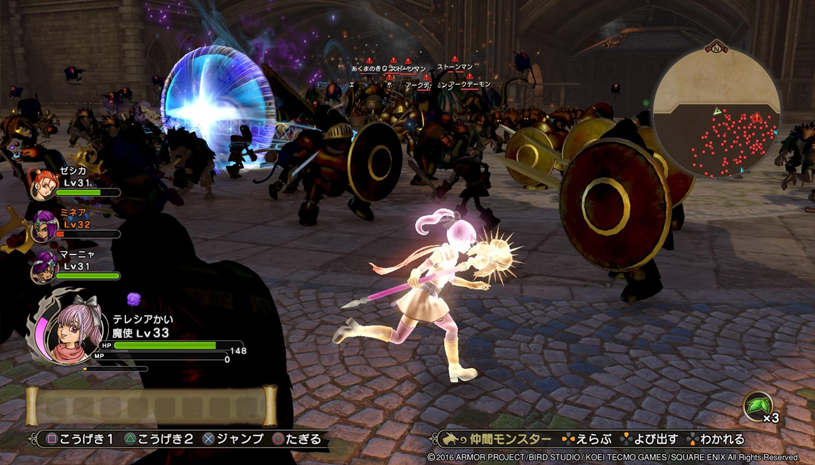Choose Maya's party portrait

(43, 267)
